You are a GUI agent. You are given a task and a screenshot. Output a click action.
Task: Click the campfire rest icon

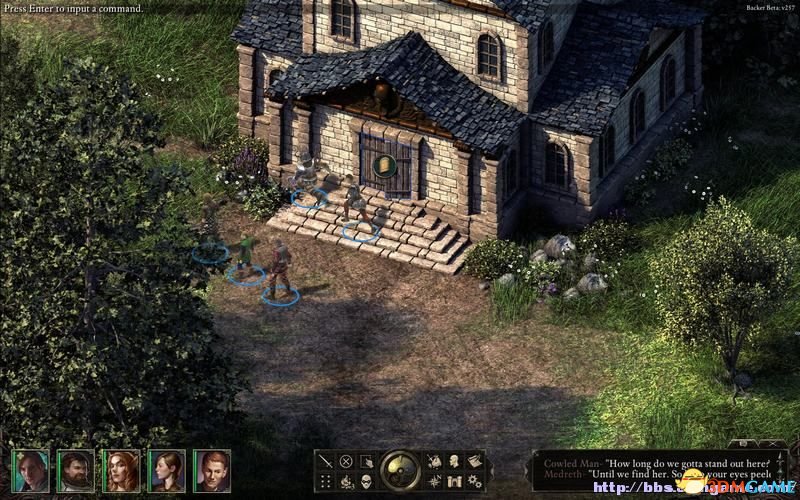[346, 481]
